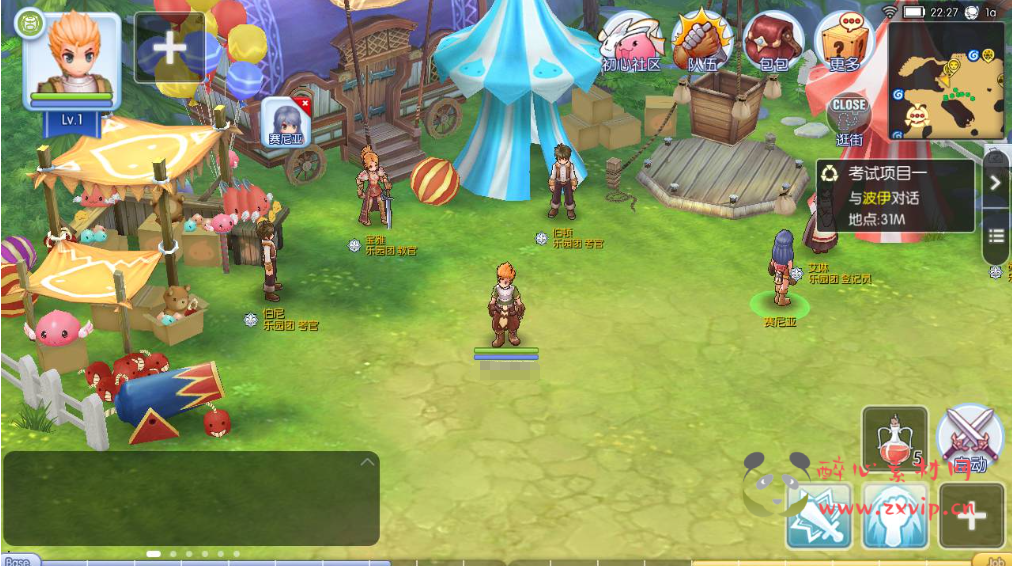The height and width of the screenshot is (566, 1012).
Task: Dismiss the 赛尼亚 target with the red X
Action: (x=305, y=104)
